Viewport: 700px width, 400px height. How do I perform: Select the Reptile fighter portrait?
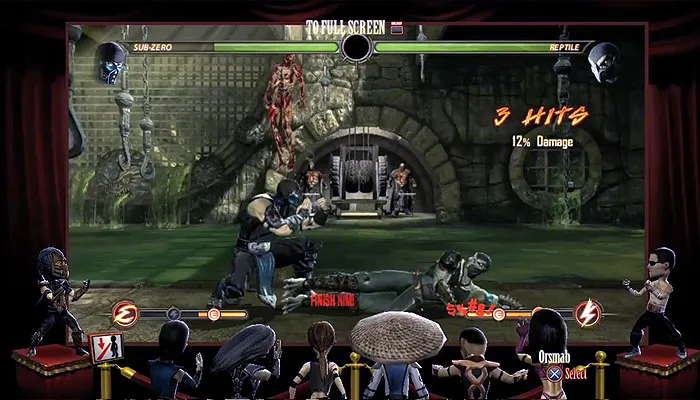[601, 62]
